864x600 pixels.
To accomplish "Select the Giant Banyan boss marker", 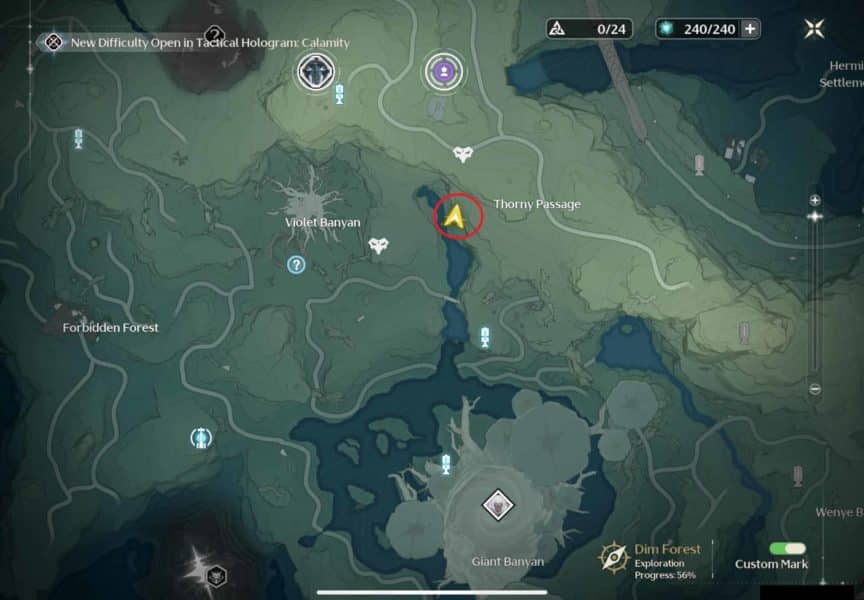I will [x=497, y=505].
